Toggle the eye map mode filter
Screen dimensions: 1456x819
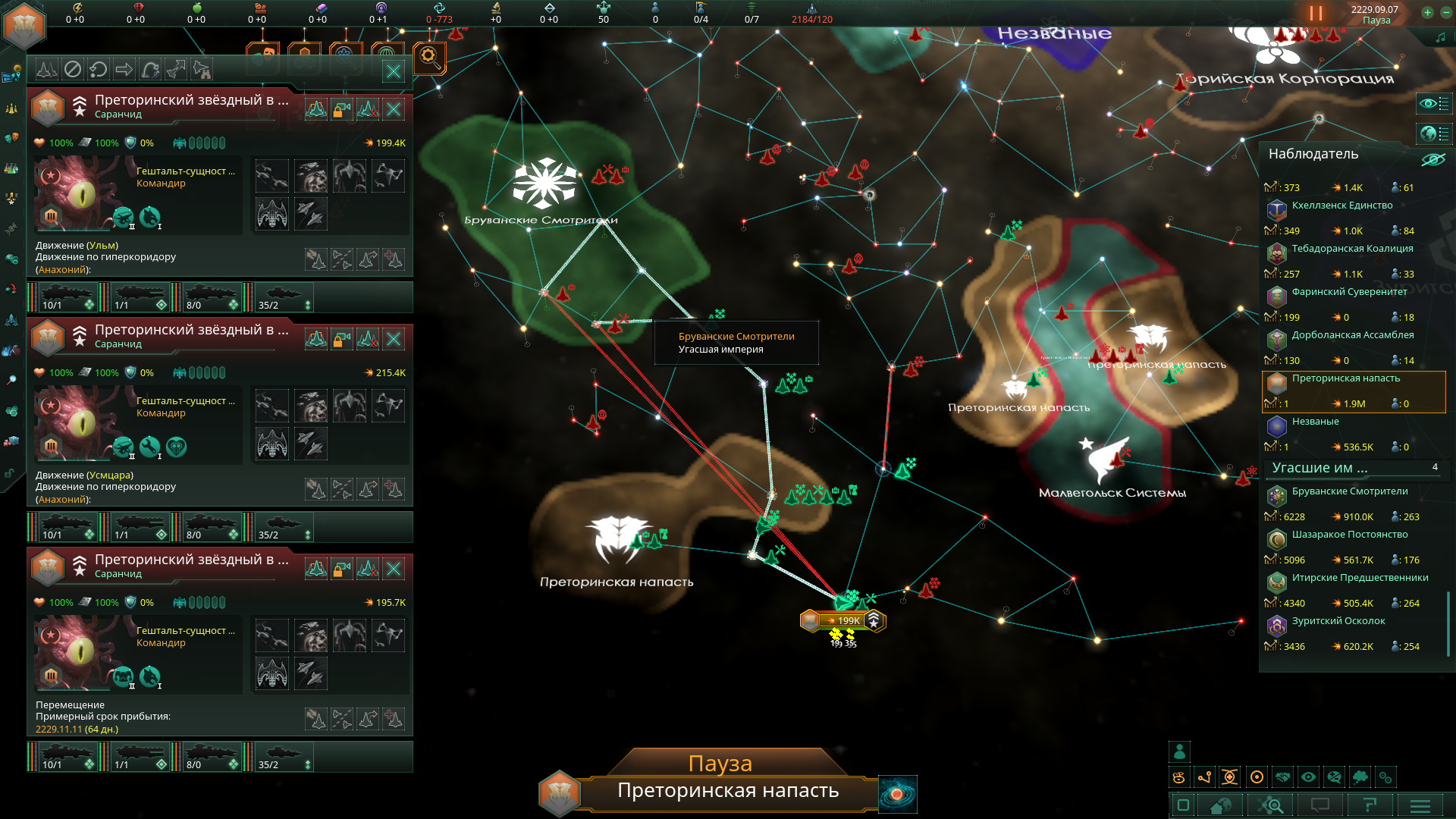[x=1308, y=777]
